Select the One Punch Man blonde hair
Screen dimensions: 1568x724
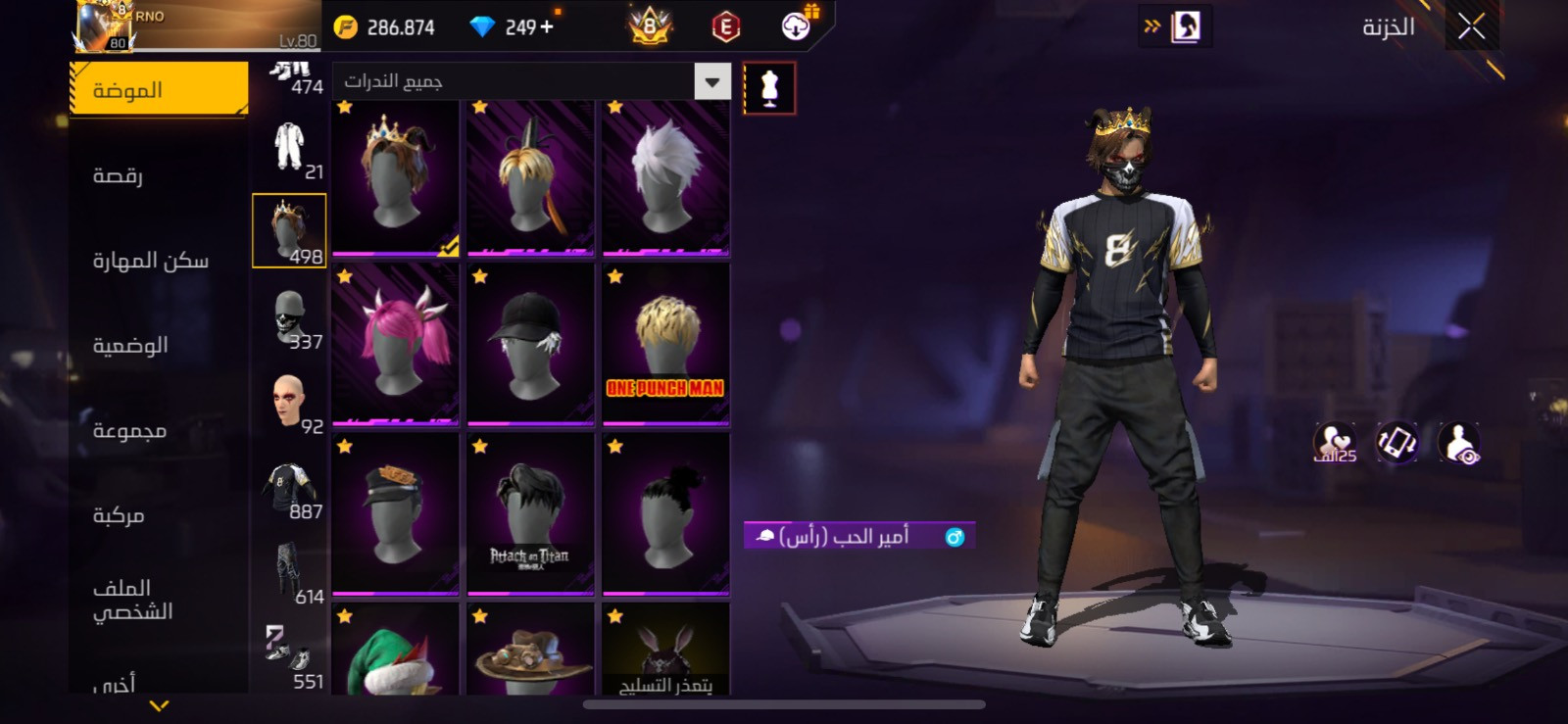[x=666, y=345]
